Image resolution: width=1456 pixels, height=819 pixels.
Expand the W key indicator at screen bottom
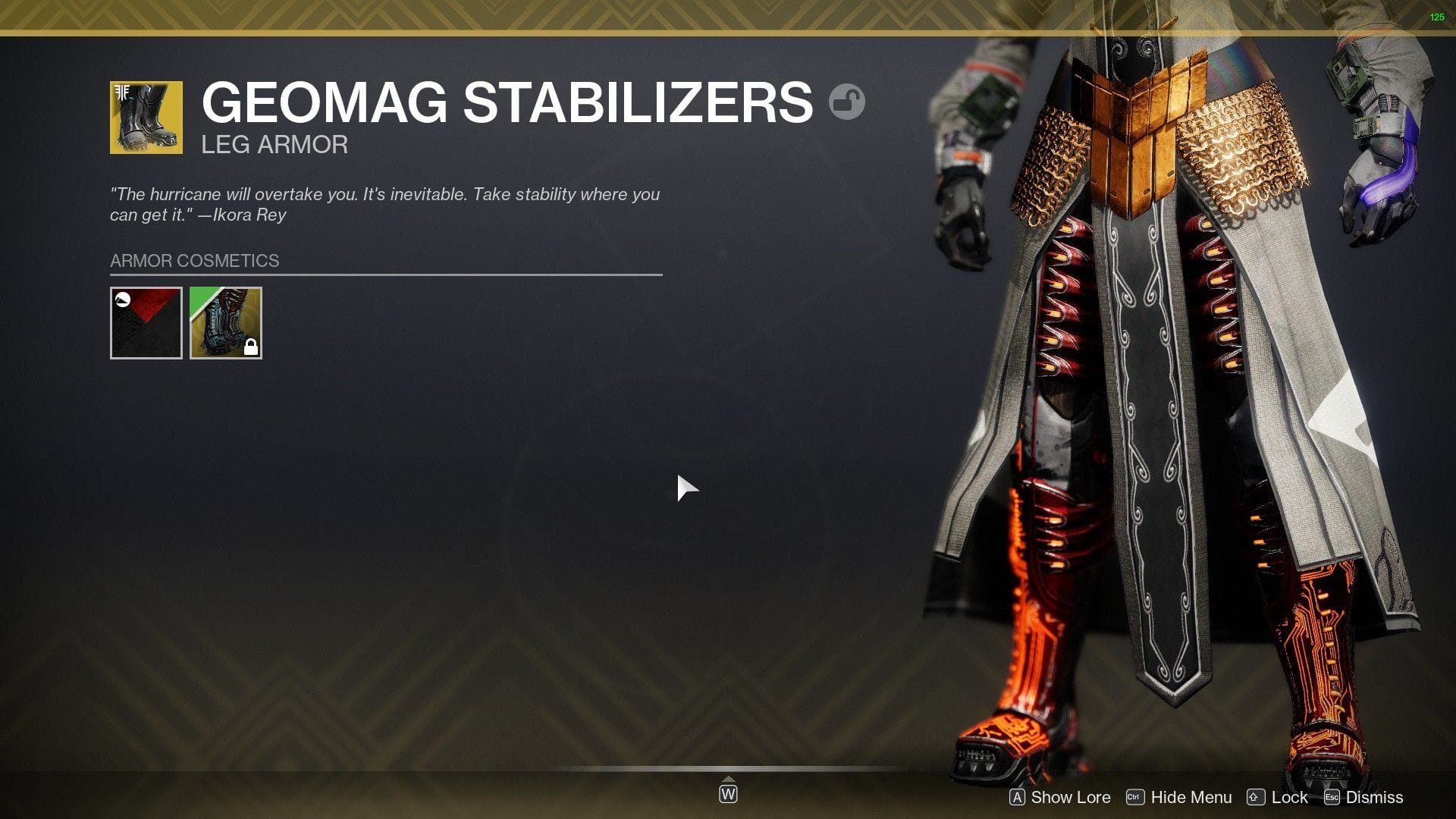tap(728, 794)
